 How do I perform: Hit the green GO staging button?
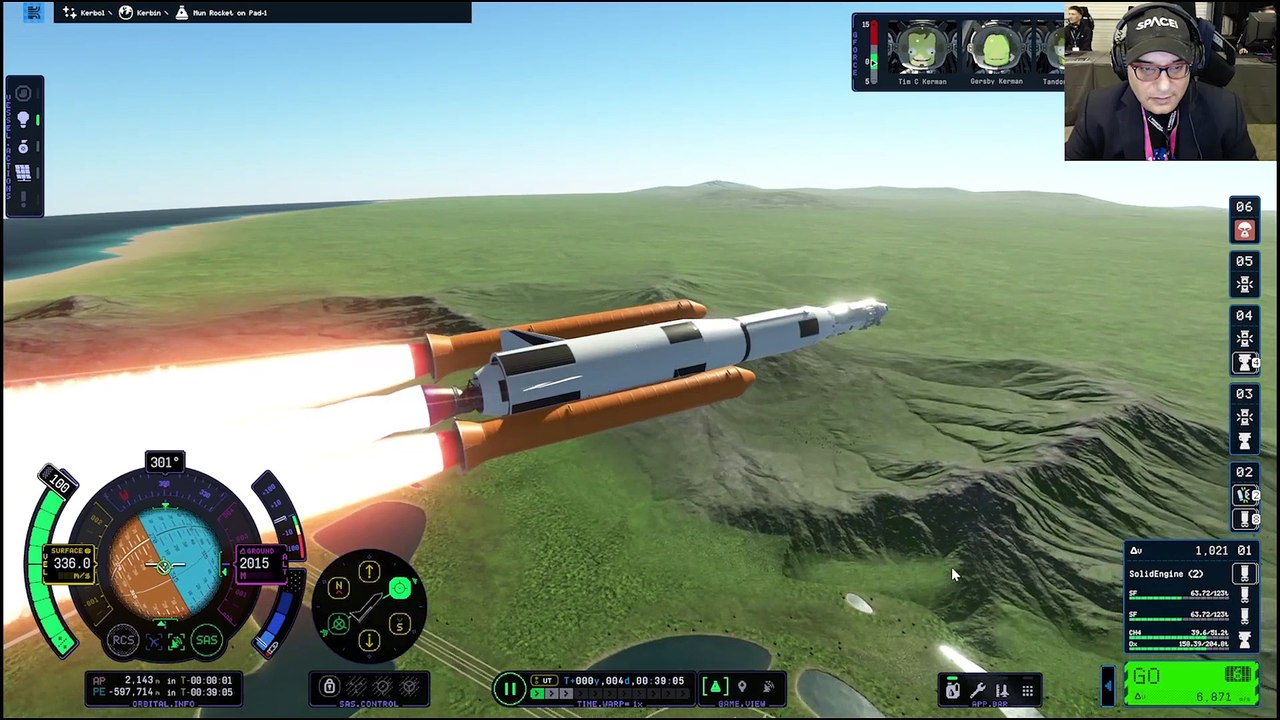[x=1190, y=683]
